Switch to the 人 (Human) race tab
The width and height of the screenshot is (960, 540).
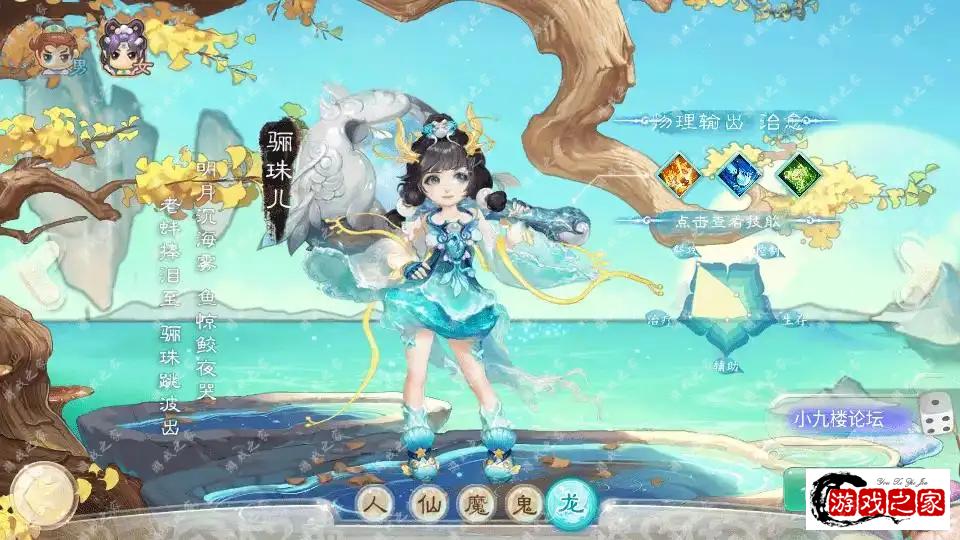(x=374, y=504)
